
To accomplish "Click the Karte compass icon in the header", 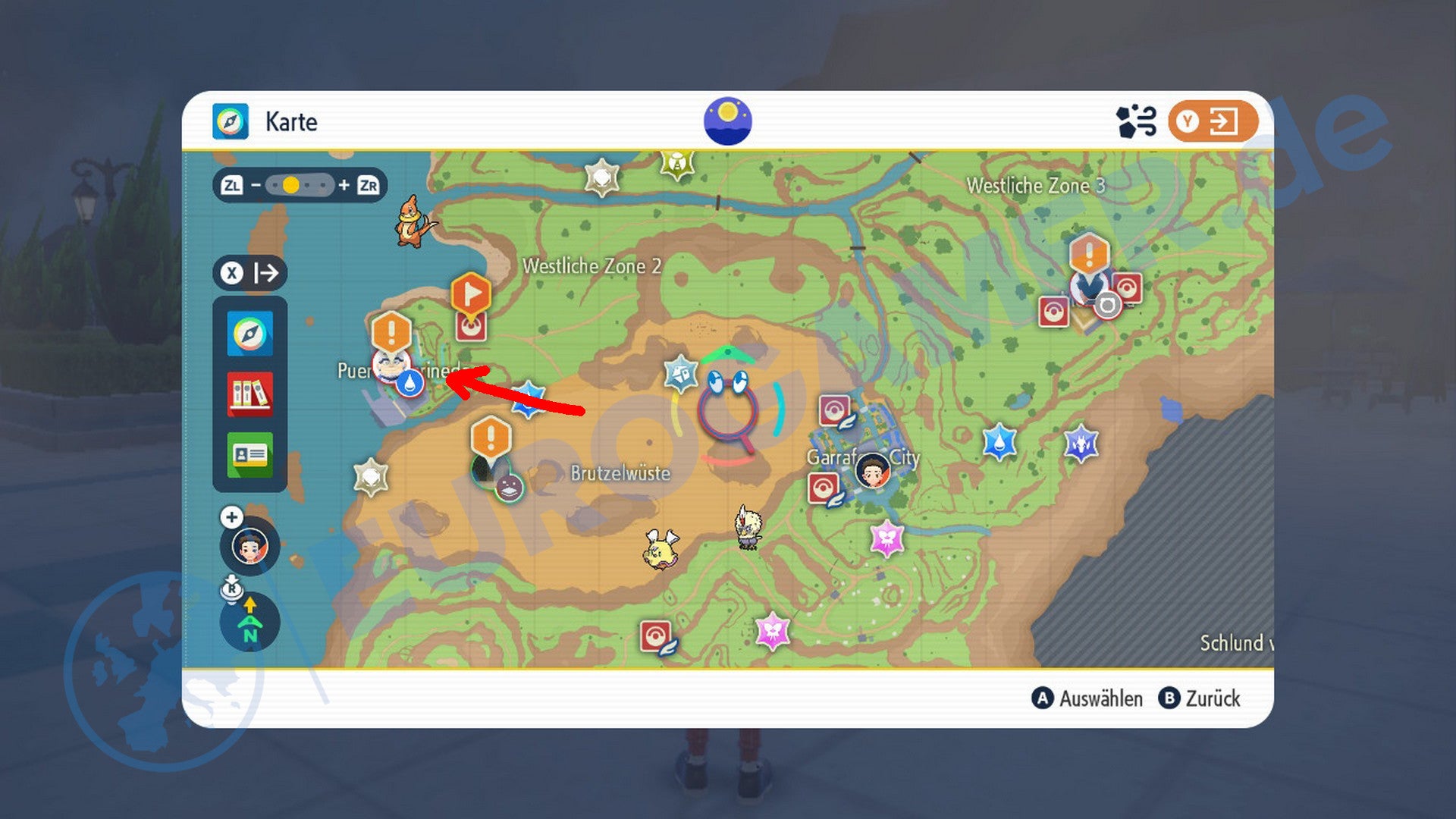I will coord(232,122).
